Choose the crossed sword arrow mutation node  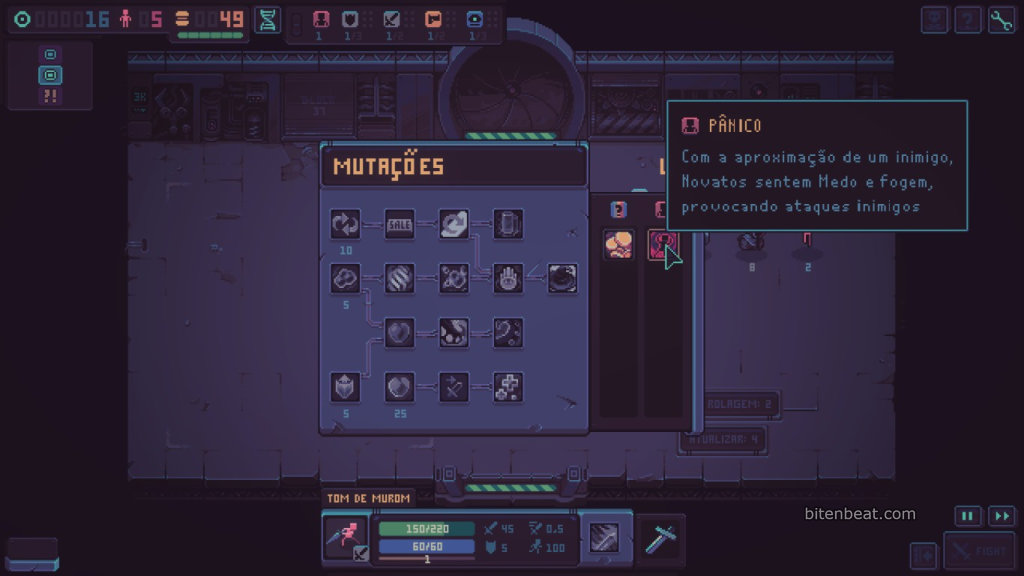454,386
